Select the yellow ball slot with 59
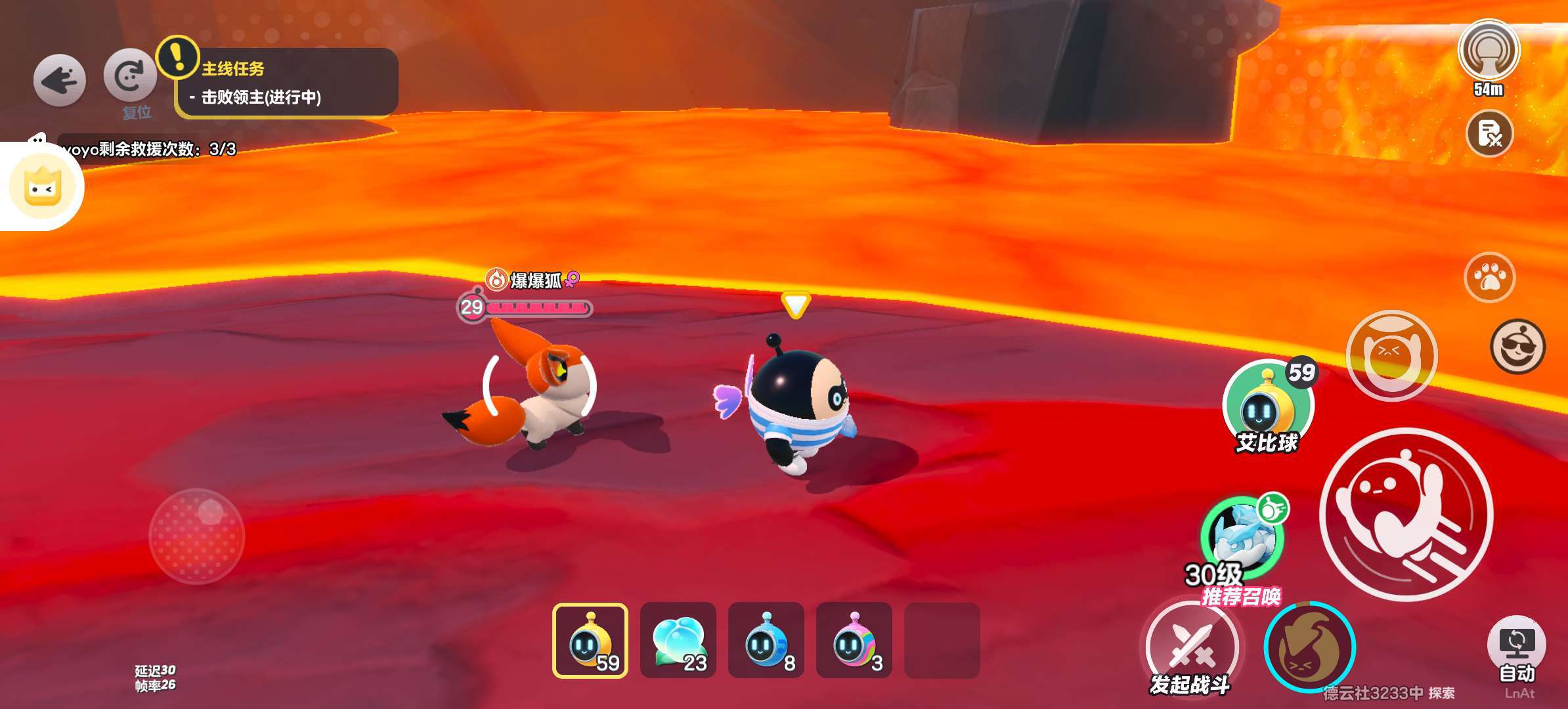Viewport: 1568px width, 709px height. coord(590,640)
